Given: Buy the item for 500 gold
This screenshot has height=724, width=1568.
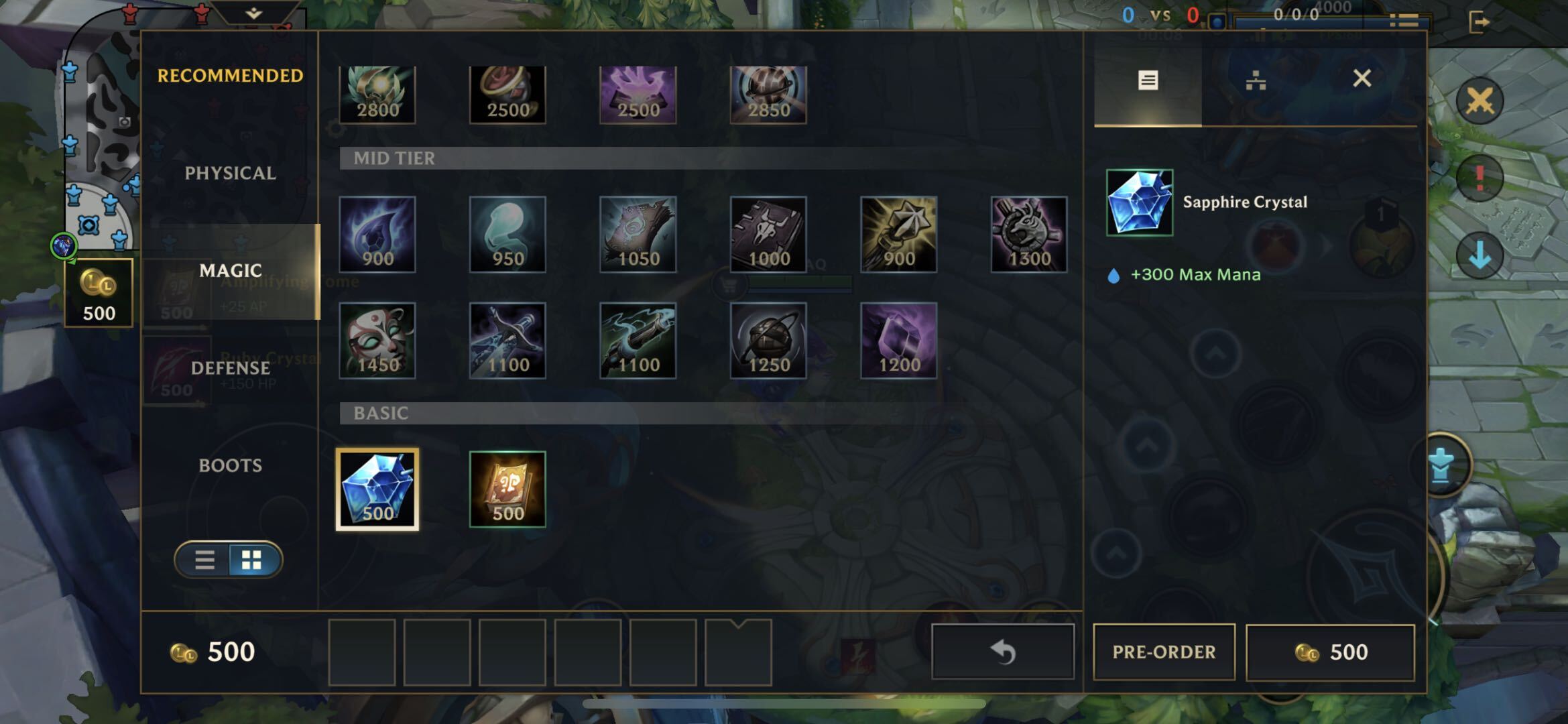Looking at the screenshot, I should 1330,652.
